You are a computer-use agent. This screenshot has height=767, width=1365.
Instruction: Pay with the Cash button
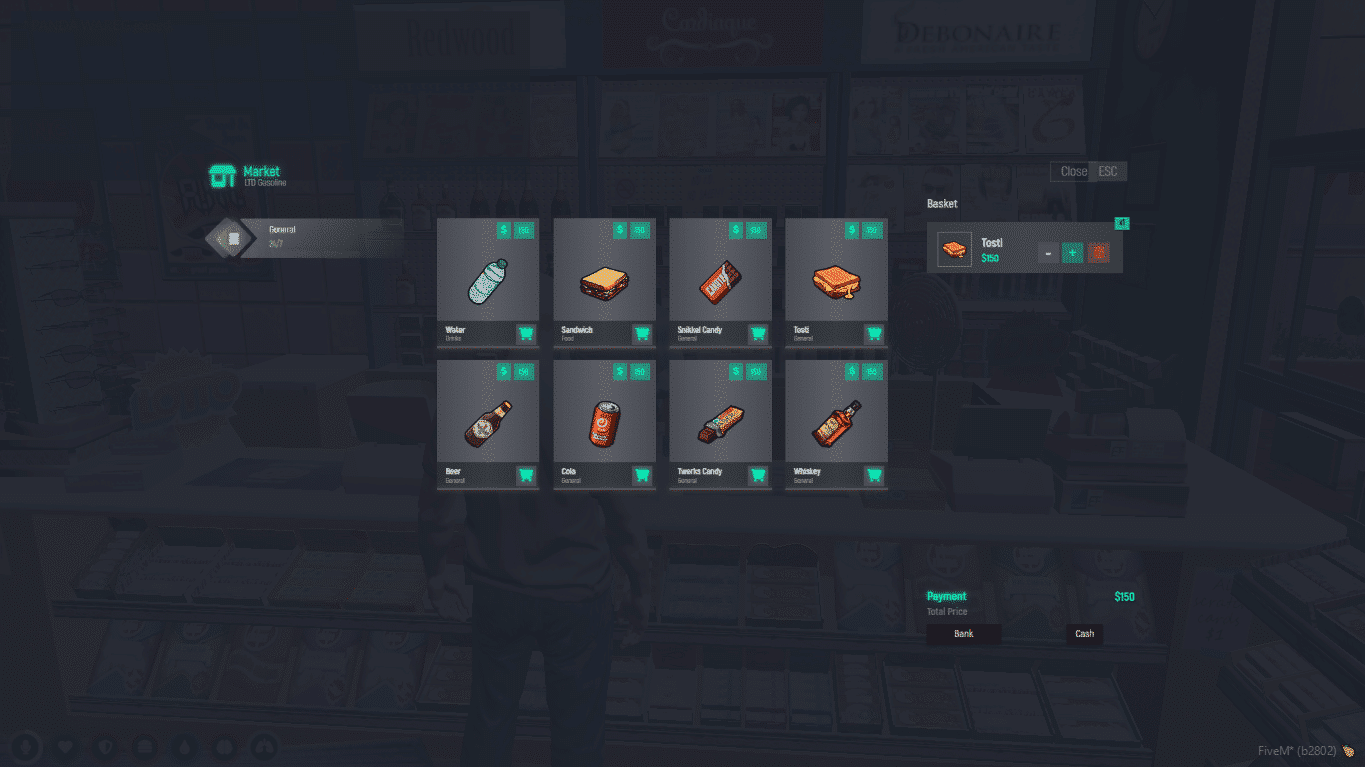pos(1084,633)
